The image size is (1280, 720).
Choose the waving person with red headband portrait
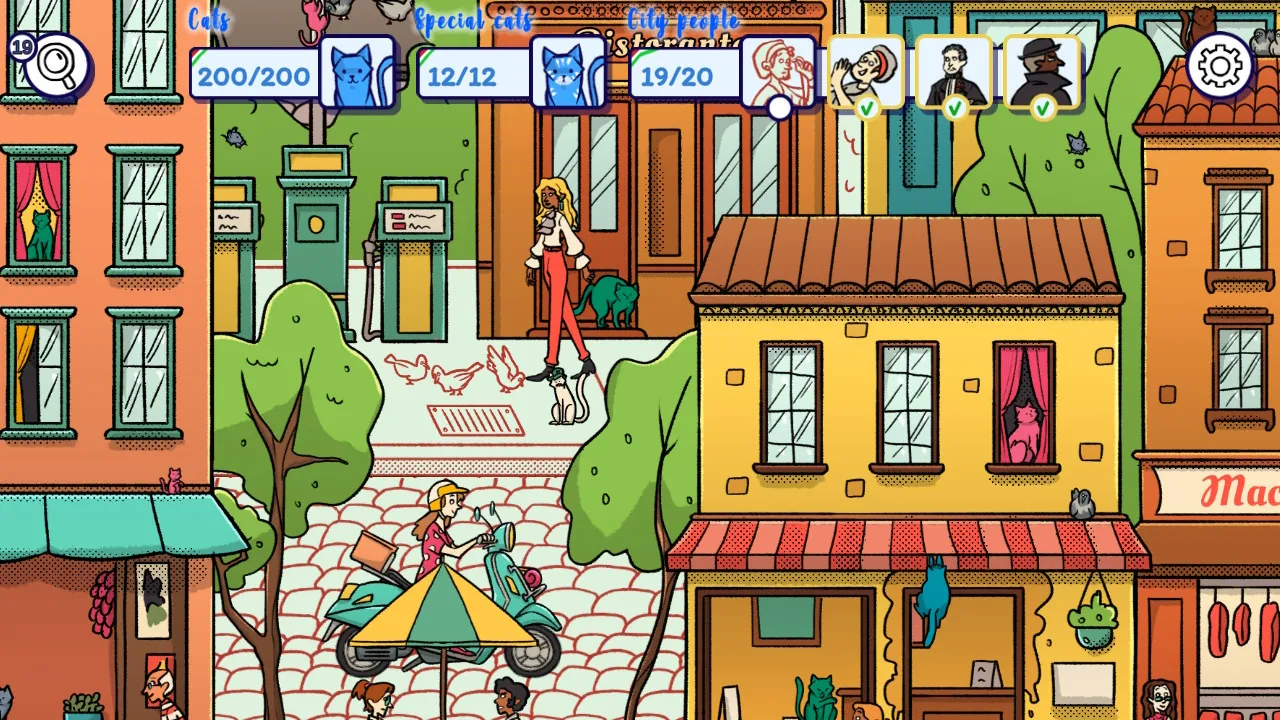point(866,71)
